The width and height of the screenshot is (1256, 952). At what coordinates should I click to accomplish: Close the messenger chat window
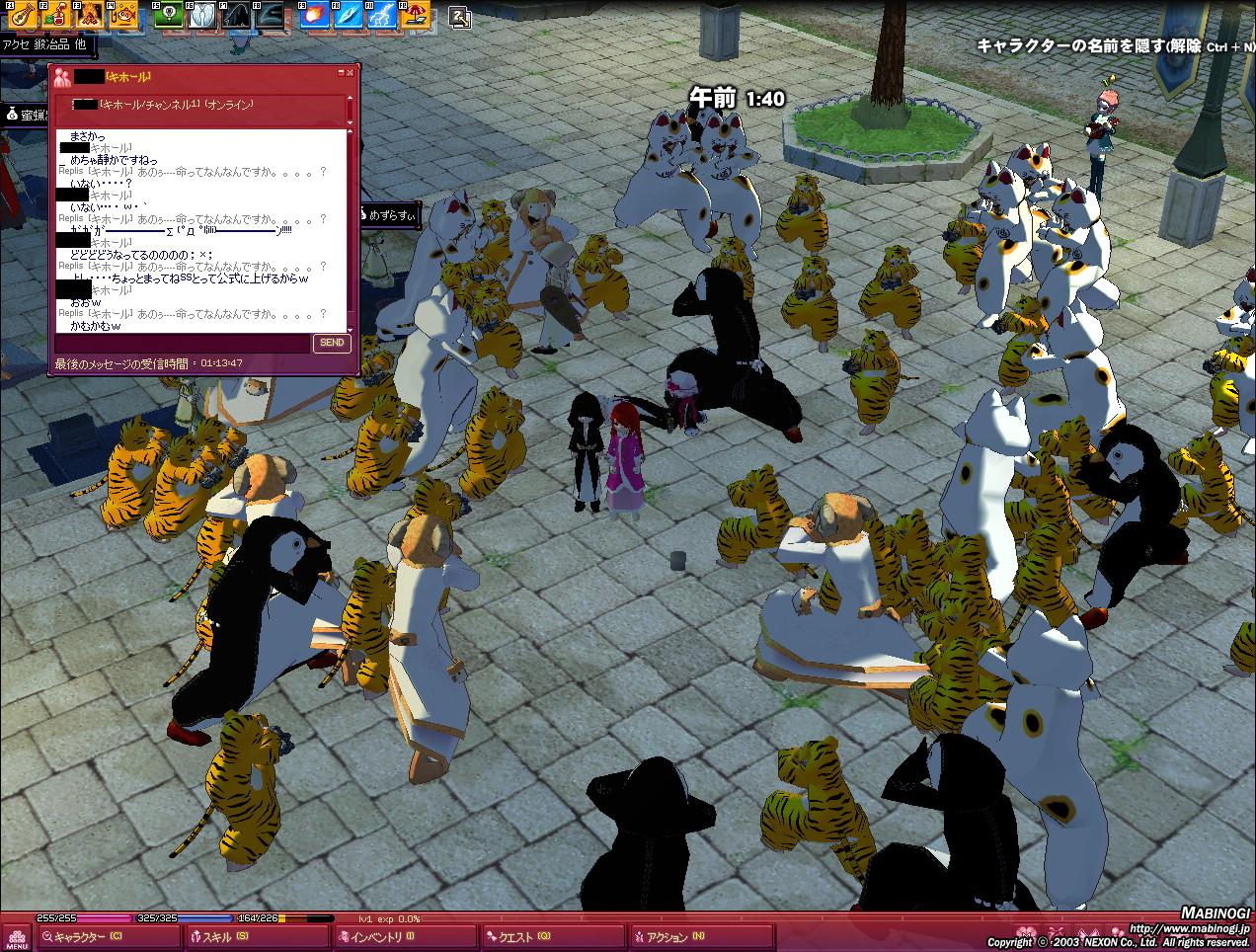click(x=350, y=73)
